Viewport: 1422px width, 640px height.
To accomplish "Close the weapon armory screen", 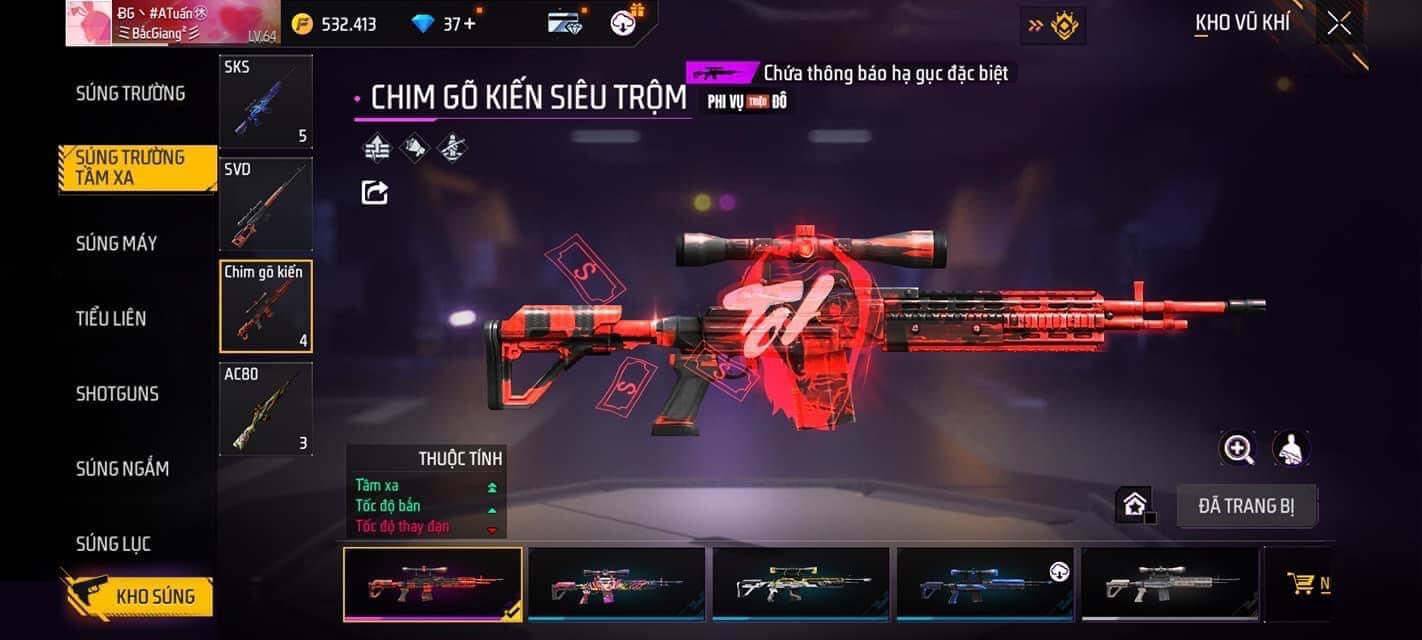I will point(1339,24).
